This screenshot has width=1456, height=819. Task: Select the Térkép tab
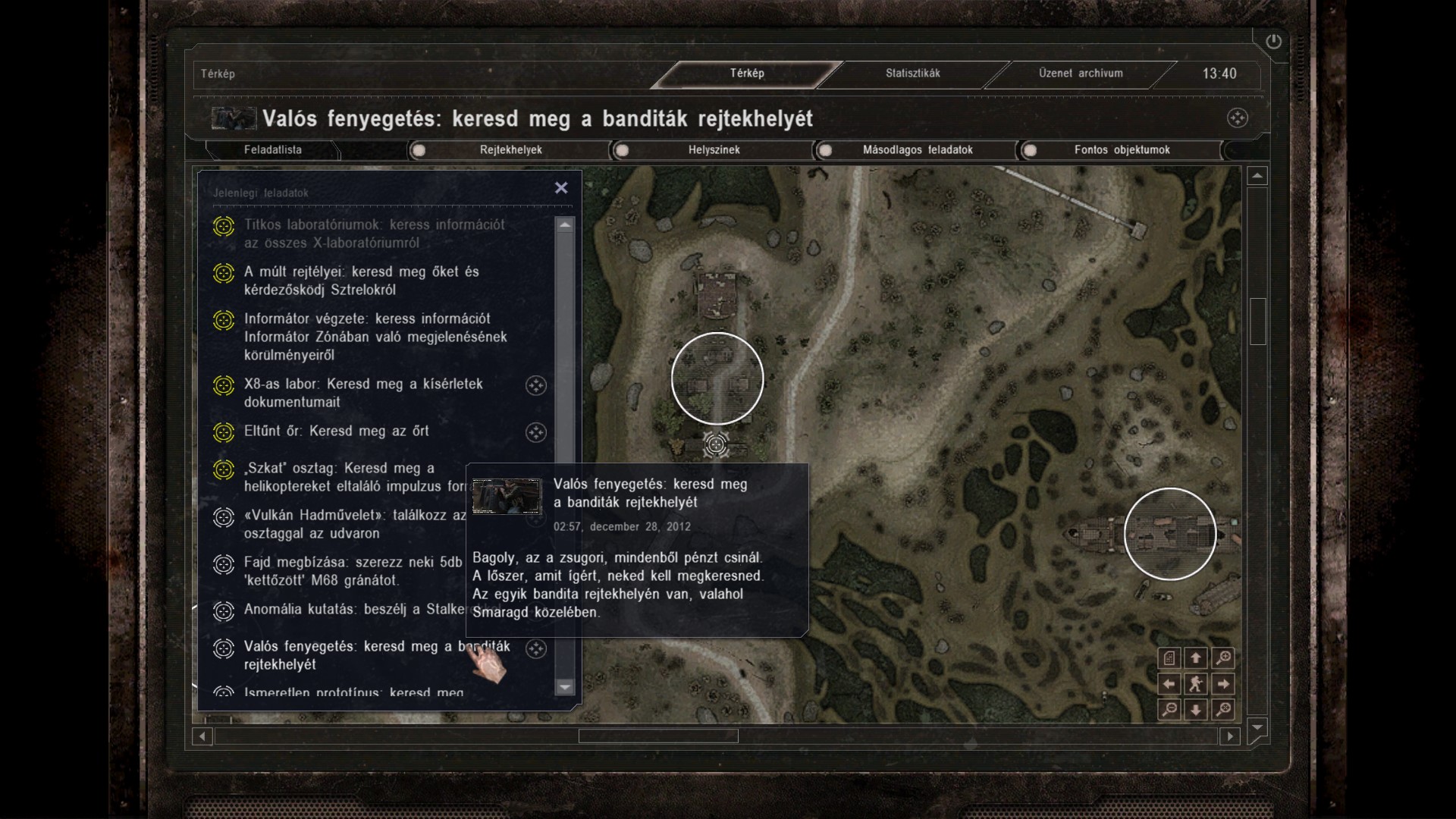(747, 74)
